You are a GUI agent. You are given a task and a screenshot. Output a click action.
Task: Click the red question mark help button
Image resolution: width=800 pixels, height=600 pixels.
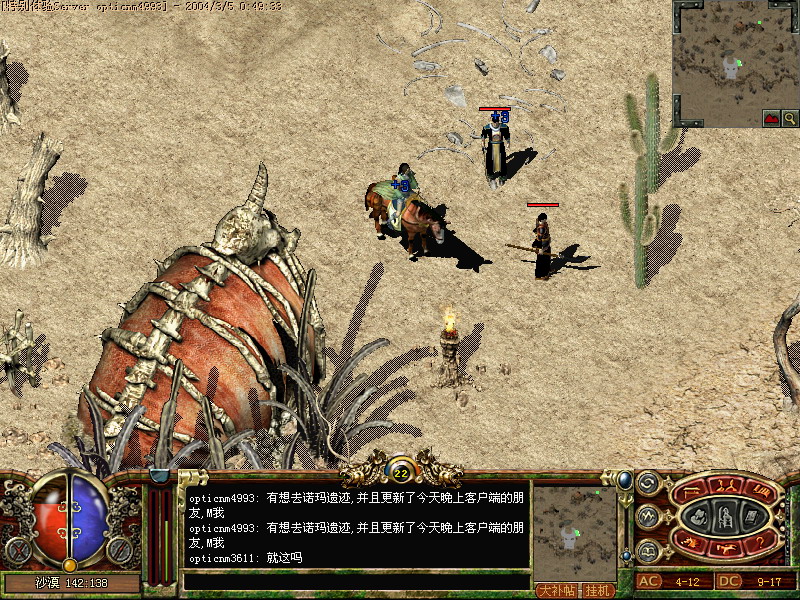[x=758, y=543]
